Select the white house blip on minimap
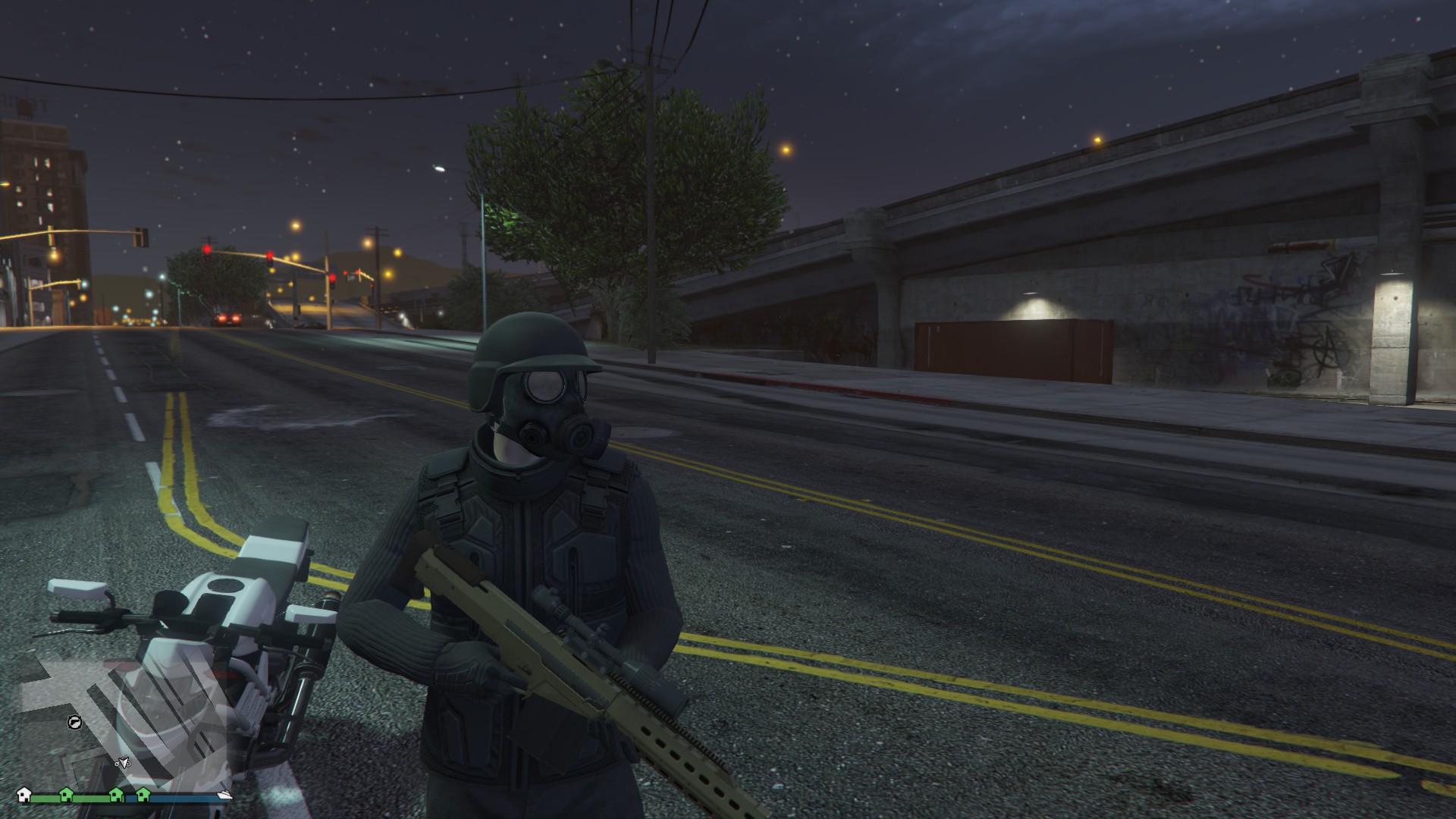 (x=24, y=794)
